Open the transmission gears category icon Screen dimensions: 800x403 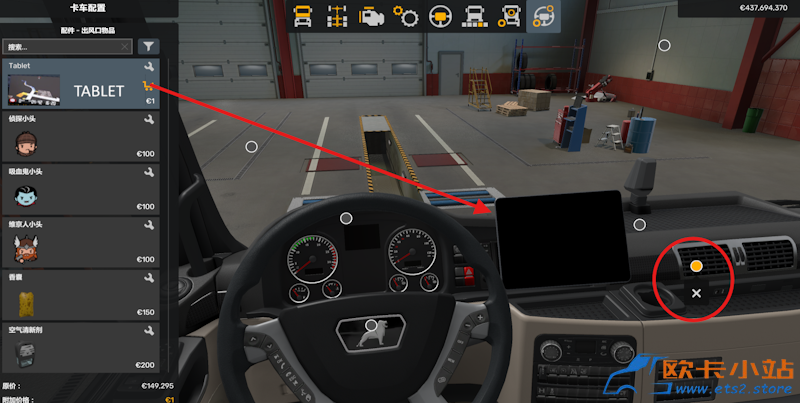(x=405, y=16)
